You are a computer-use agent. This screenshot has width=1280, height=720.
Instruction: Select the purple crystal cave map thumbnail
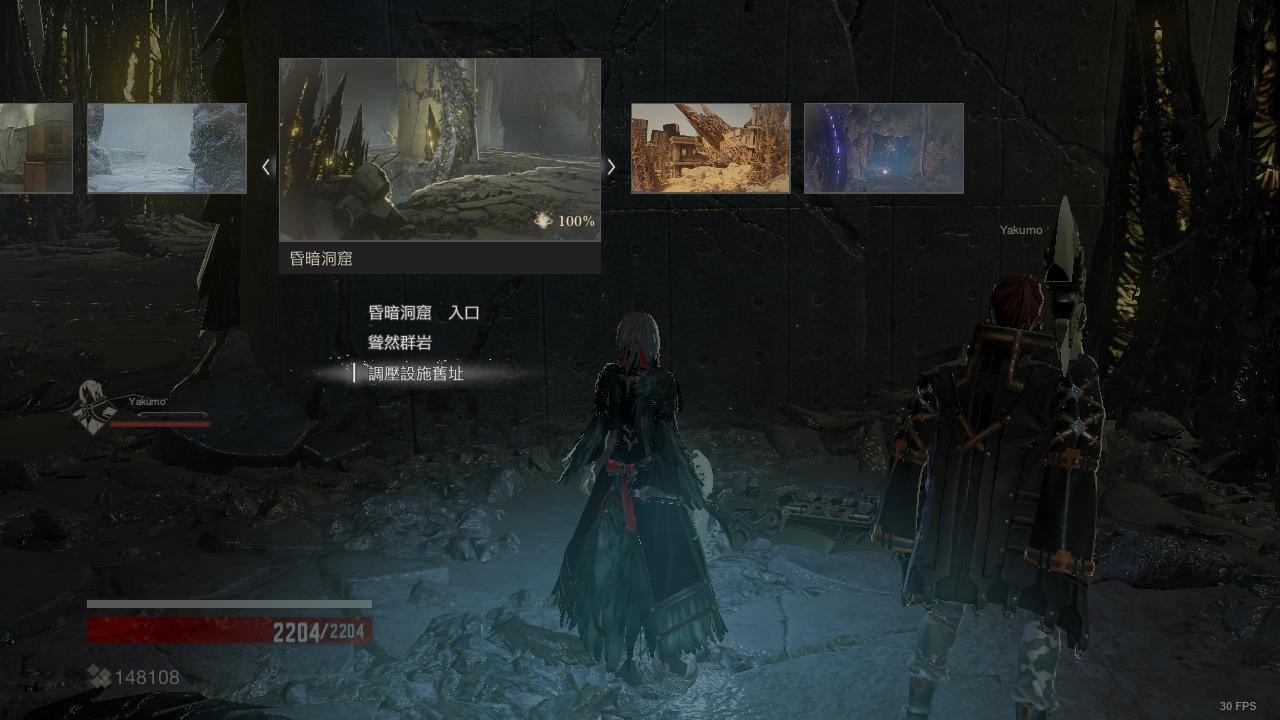pyautogui.click(x=883, y=148)
